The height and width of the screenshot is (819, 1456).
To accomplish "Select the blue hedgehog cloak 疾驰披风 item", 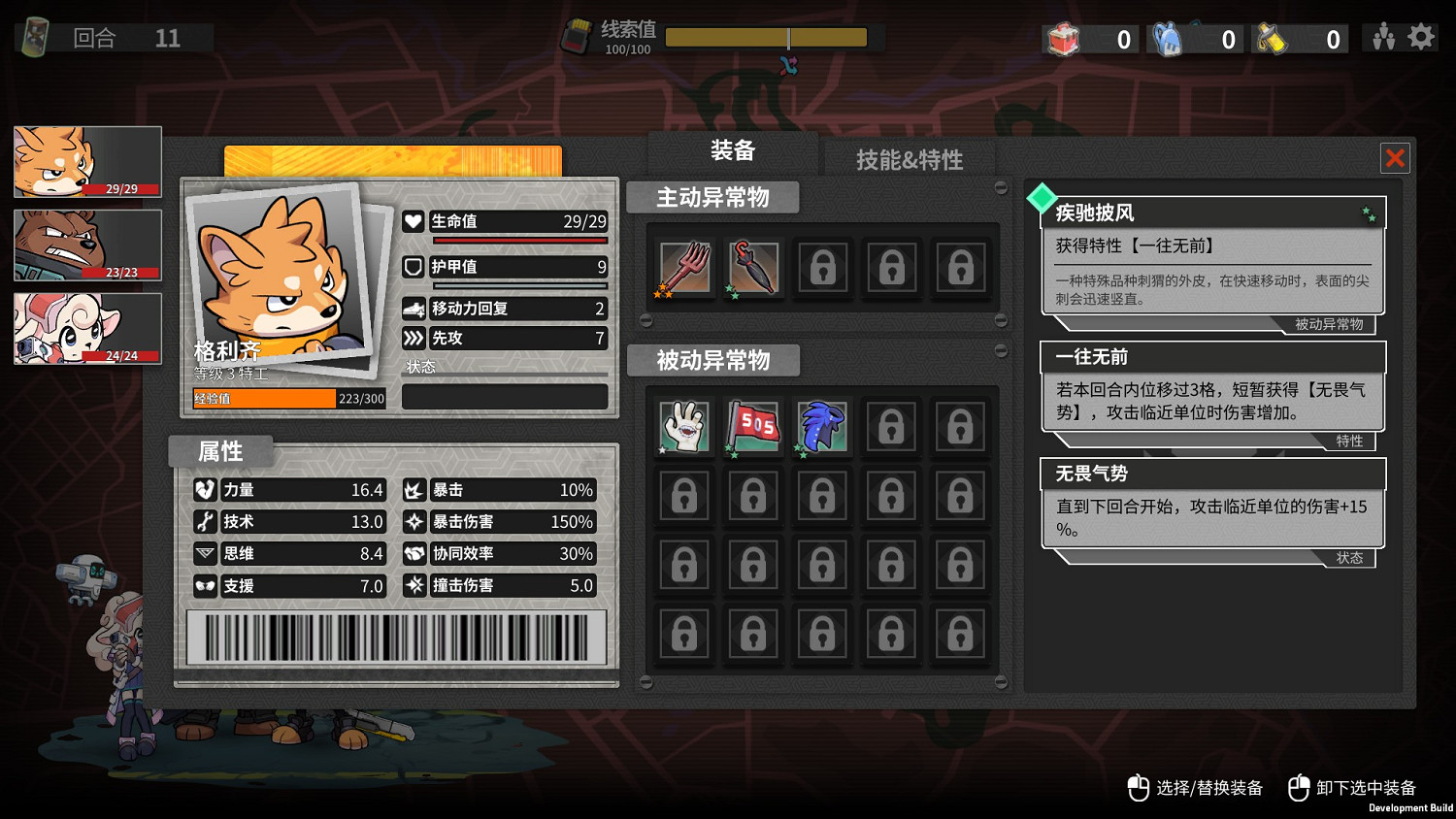I will coord(821,427).
